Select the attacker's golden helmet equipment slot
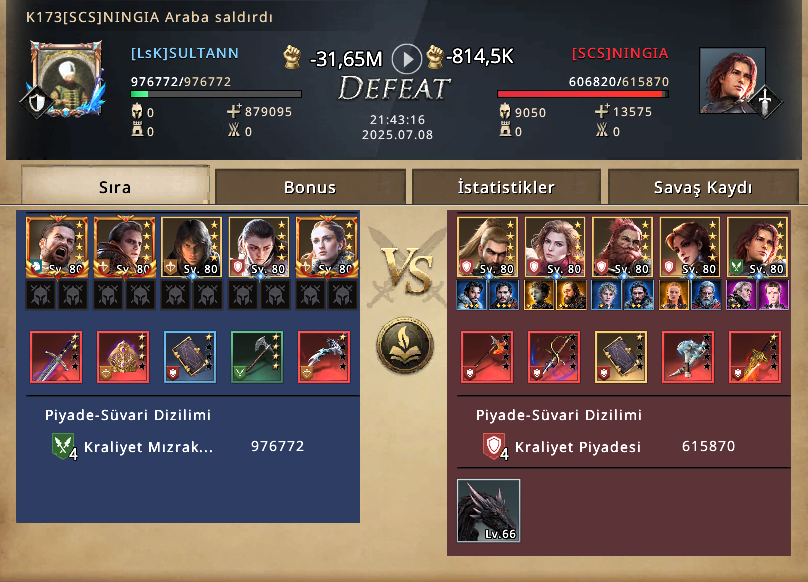 (123, 357)
